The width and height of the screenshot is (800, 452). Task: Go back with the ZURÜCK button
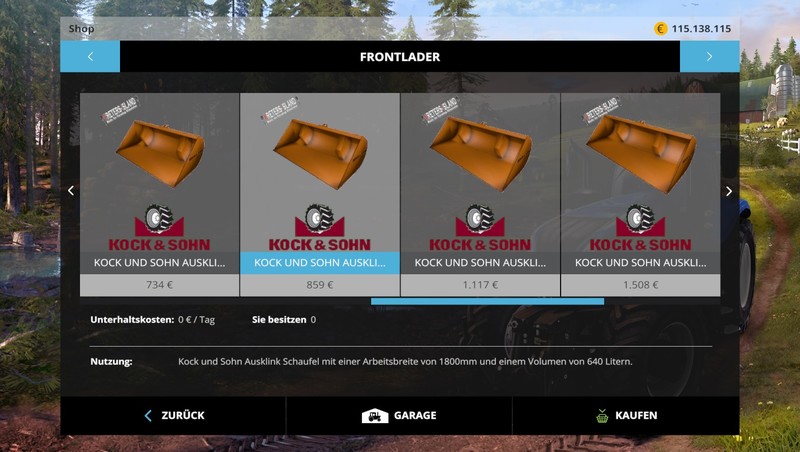click(x=174, y=415)
